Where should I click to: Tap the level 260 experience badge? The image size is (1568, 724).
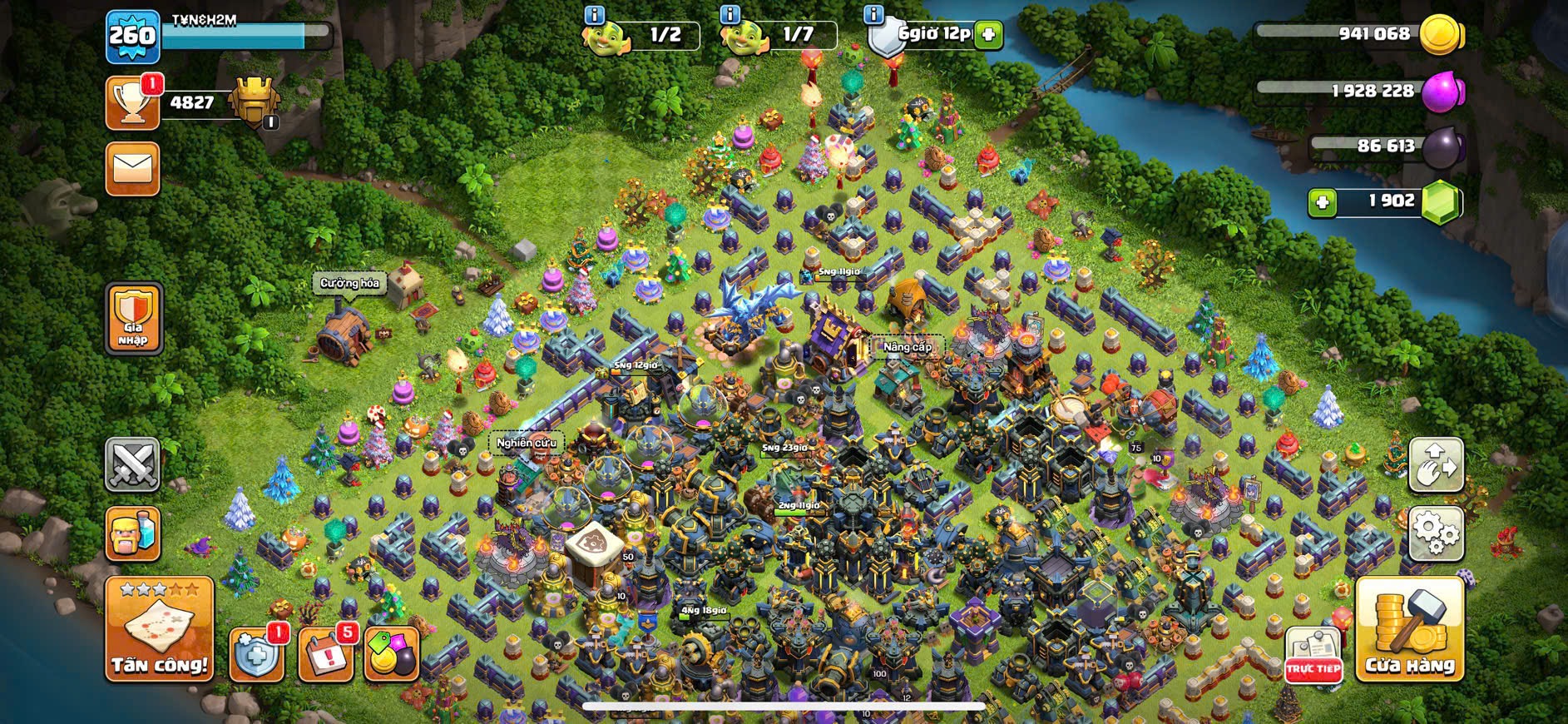[x=133, y=36]
